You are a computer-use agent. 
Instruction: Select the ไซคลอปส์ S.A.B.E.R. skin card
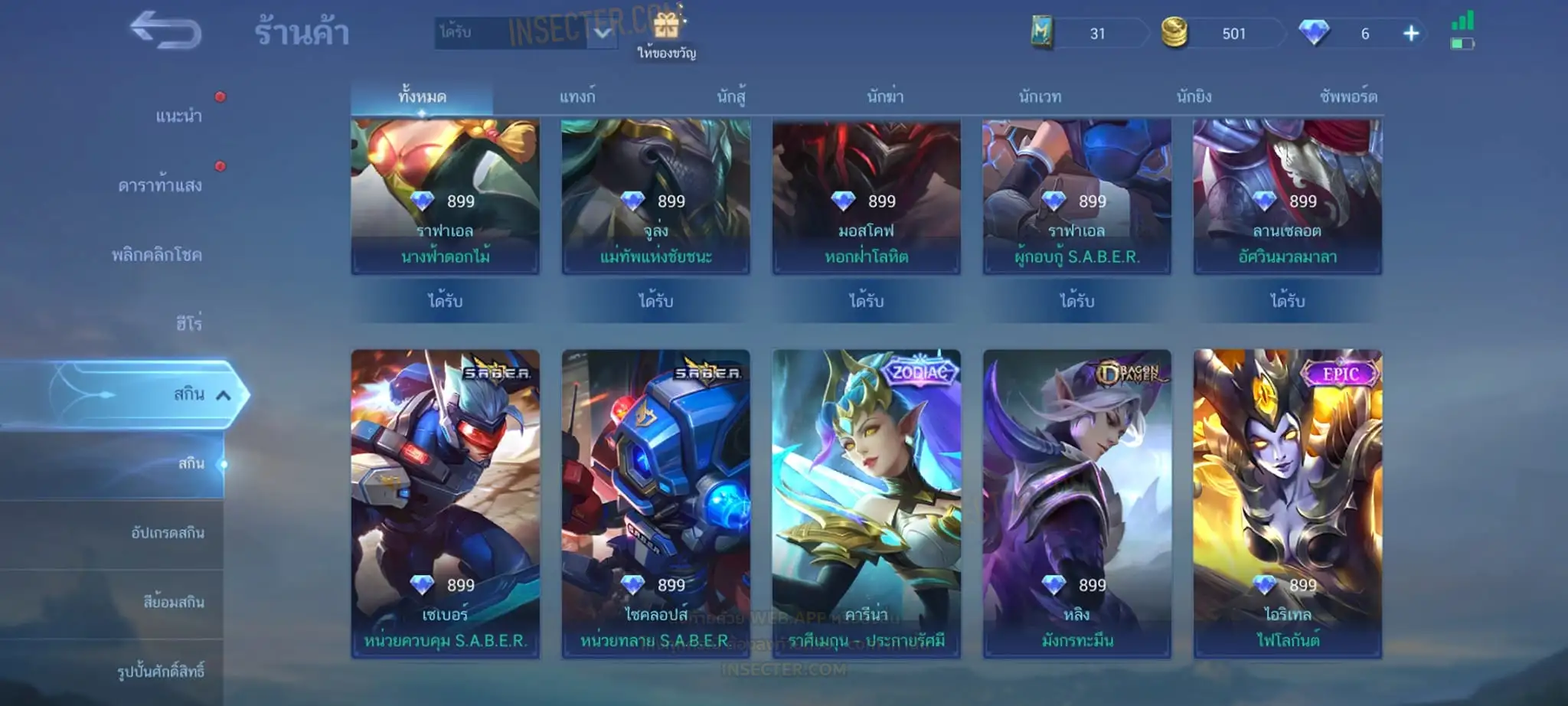point(655,503)
